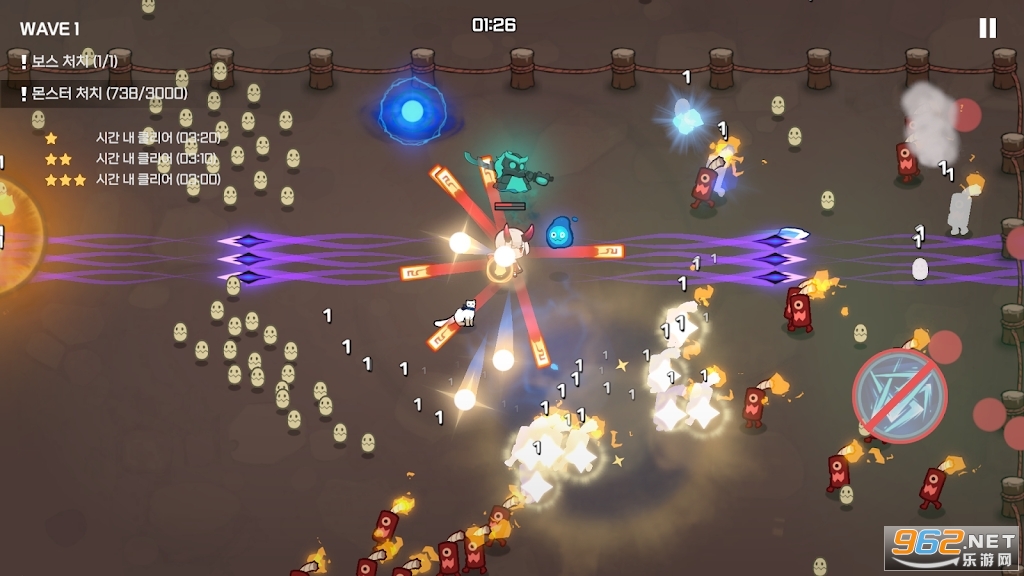Activate the crossed-out skill button

click(x=899, y=396)
